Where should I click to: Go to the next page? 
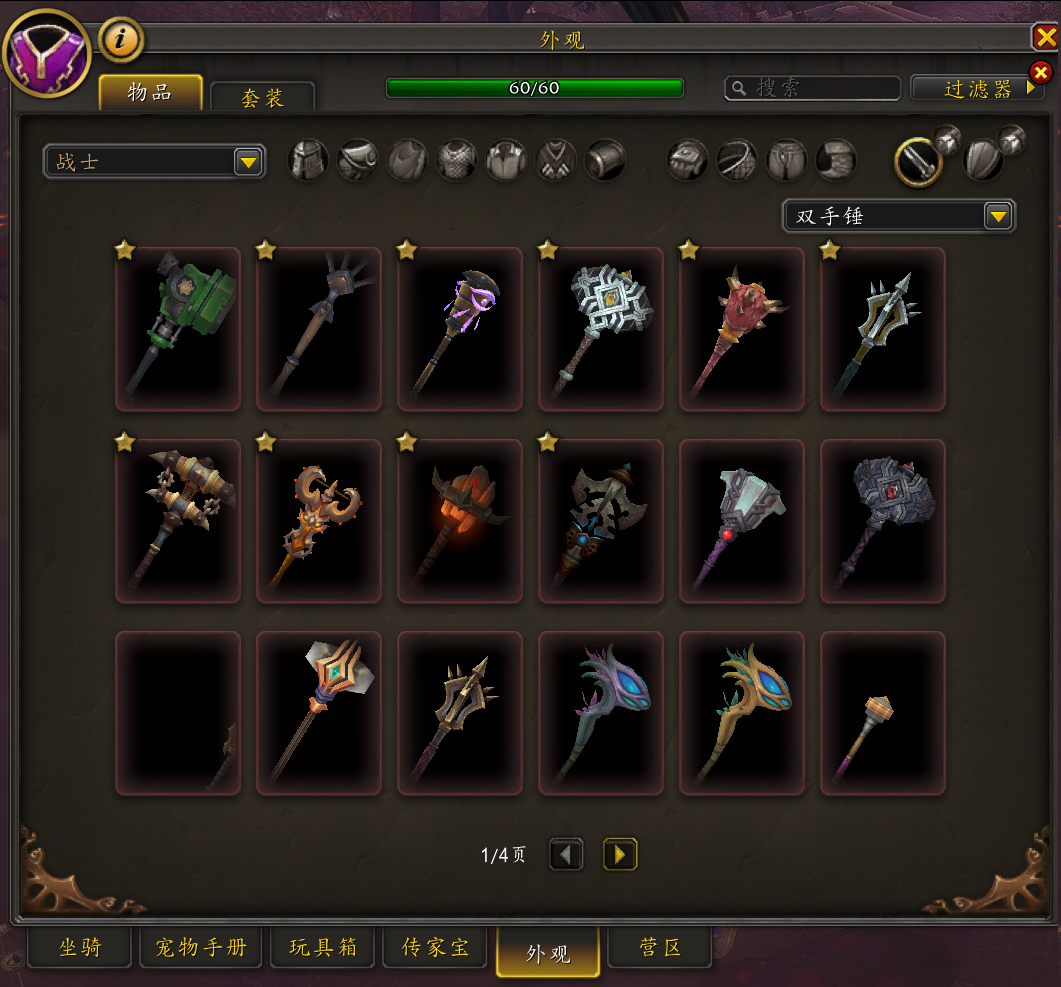point(620,854)
